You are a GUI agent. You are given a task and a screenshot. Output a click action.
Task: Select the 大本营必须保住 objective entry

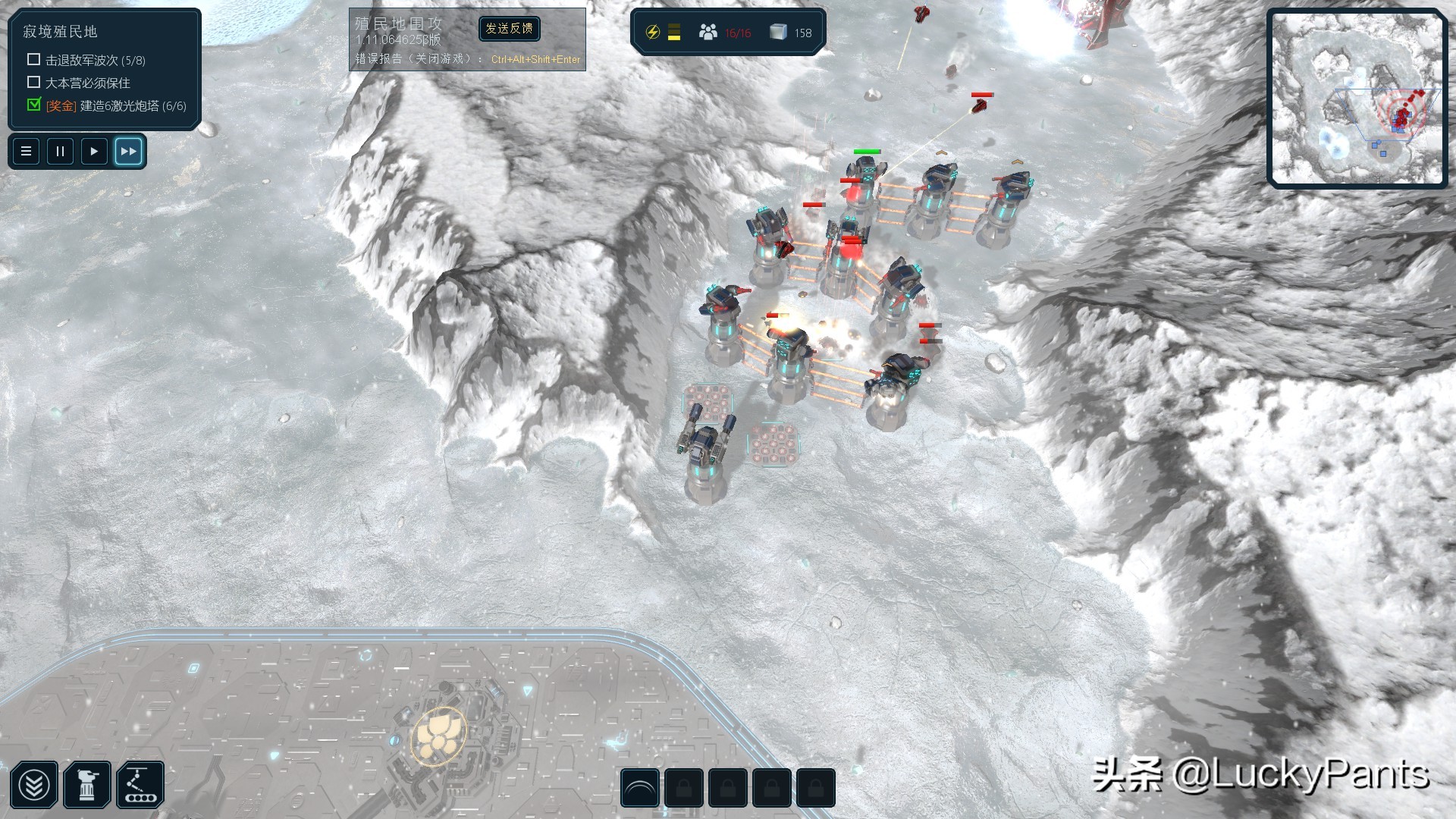pyautogui.click(x=87, y=83)
